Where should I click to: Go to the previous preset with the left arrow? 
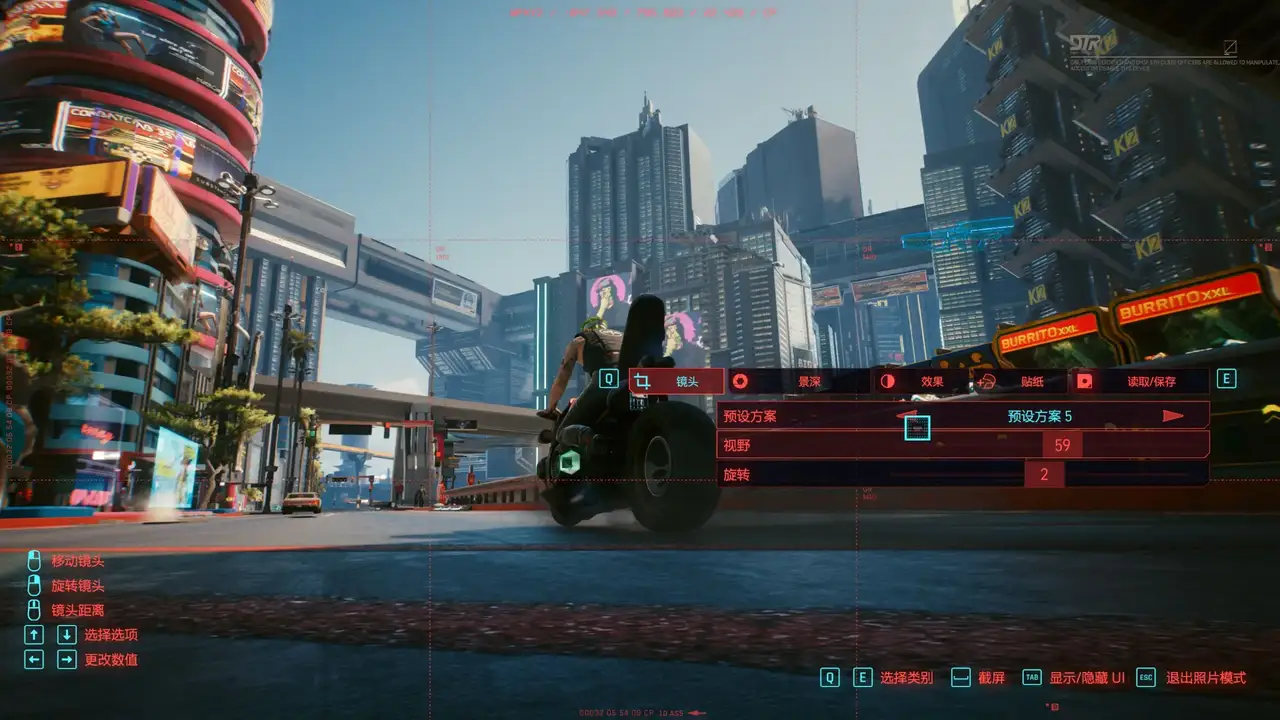pos(907,415)
